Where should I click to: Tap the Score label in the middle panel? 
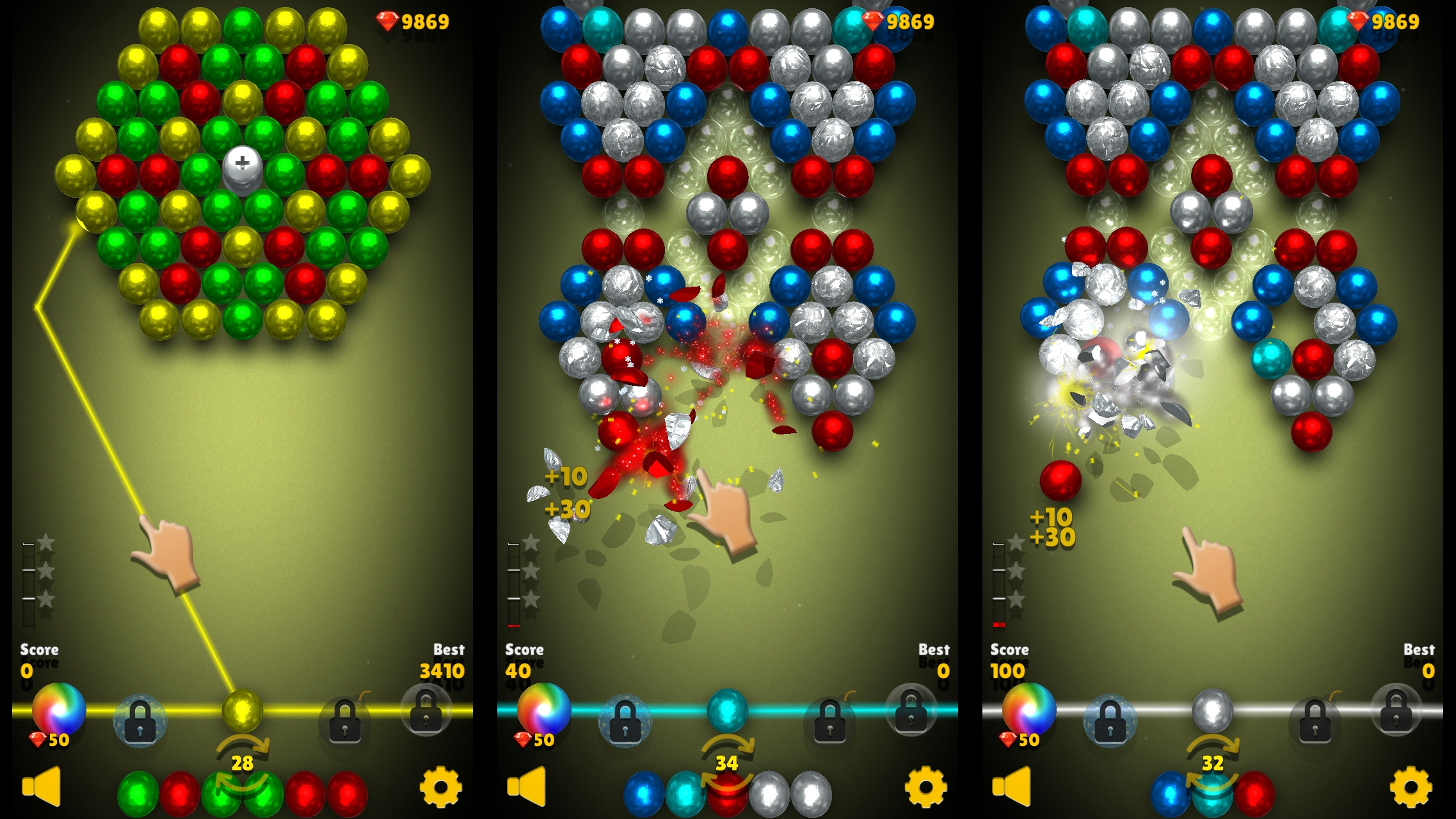point(525,649)
